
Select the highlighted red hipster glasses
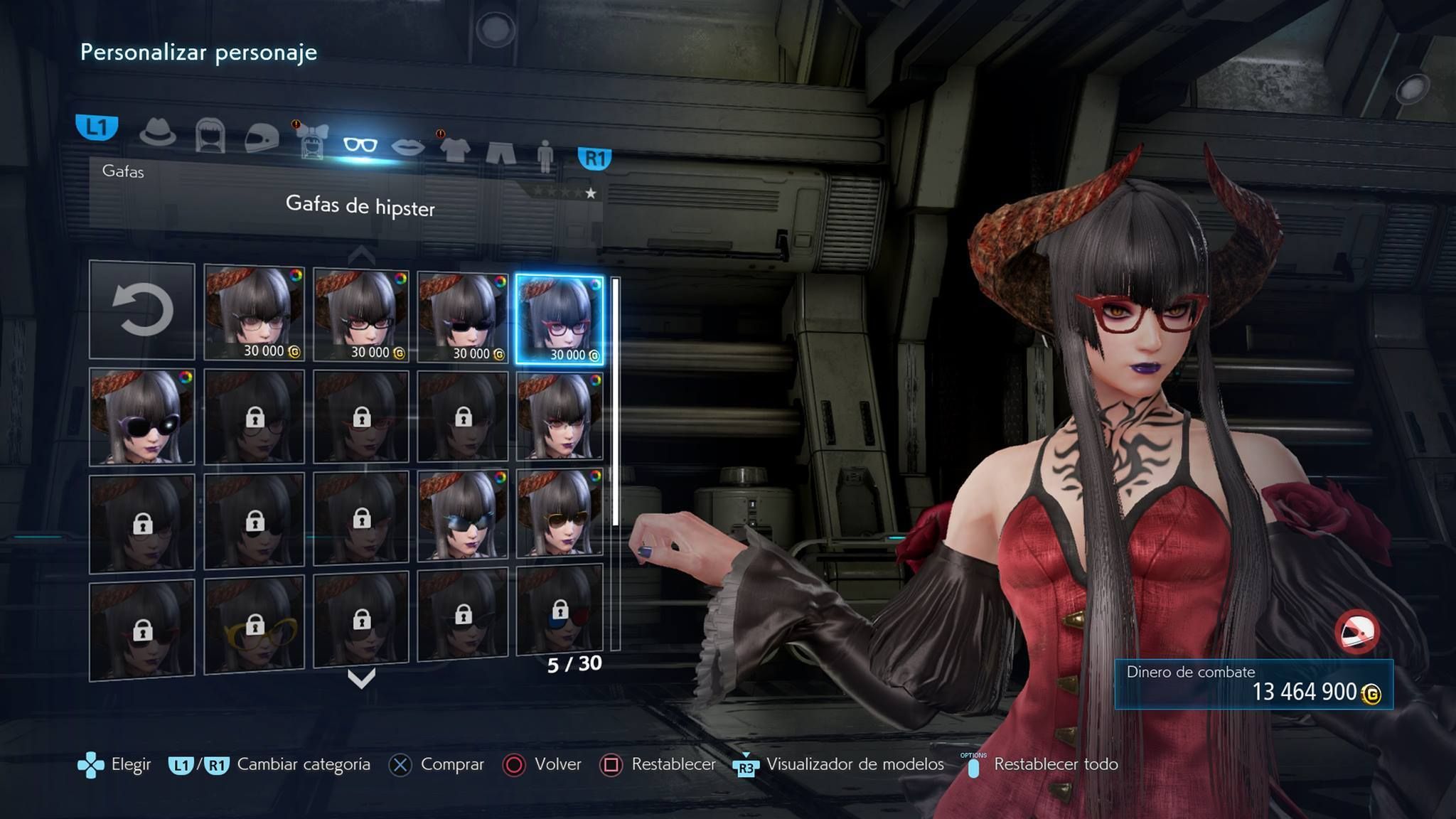pos(560,319)
